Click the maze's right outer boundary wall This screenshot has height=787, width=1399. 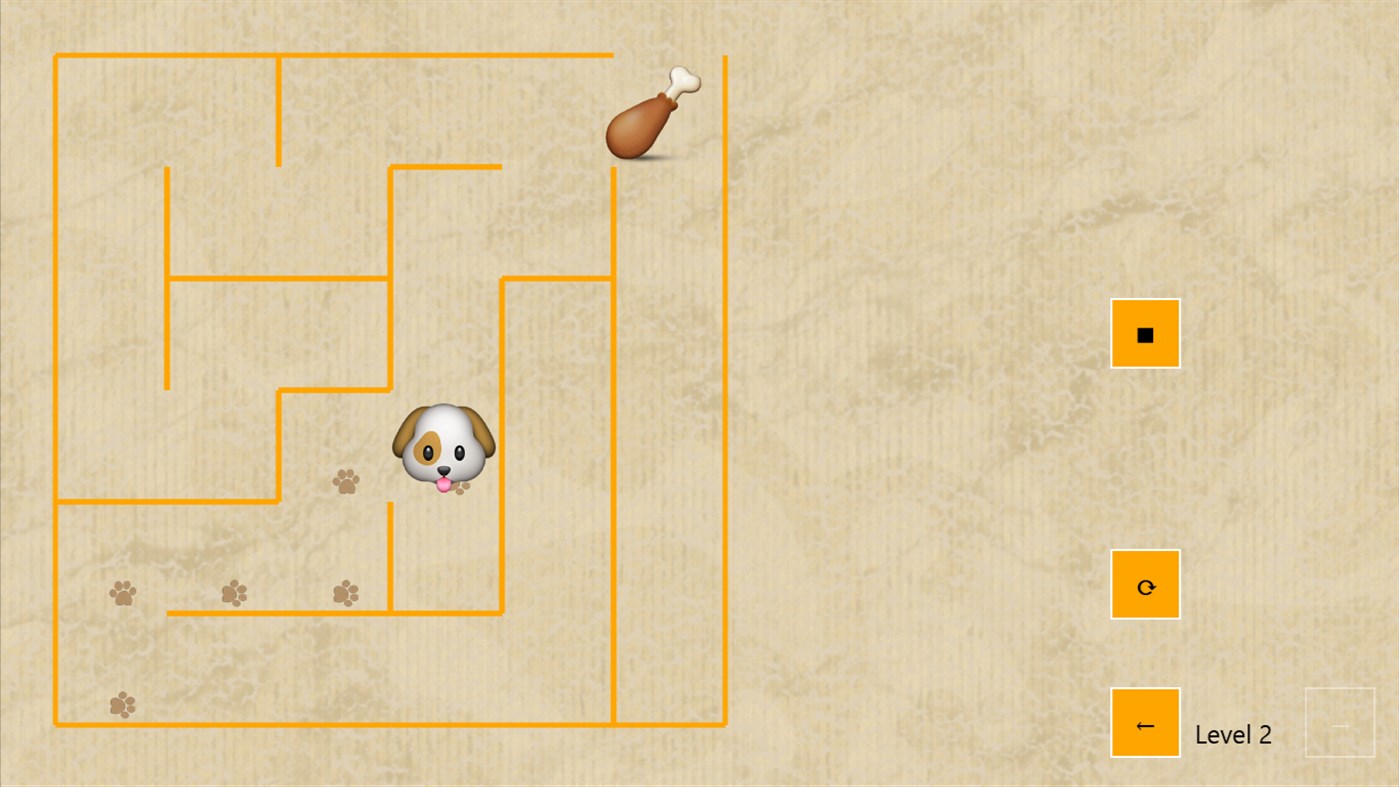pyautogui.click(x=724, y=400)
